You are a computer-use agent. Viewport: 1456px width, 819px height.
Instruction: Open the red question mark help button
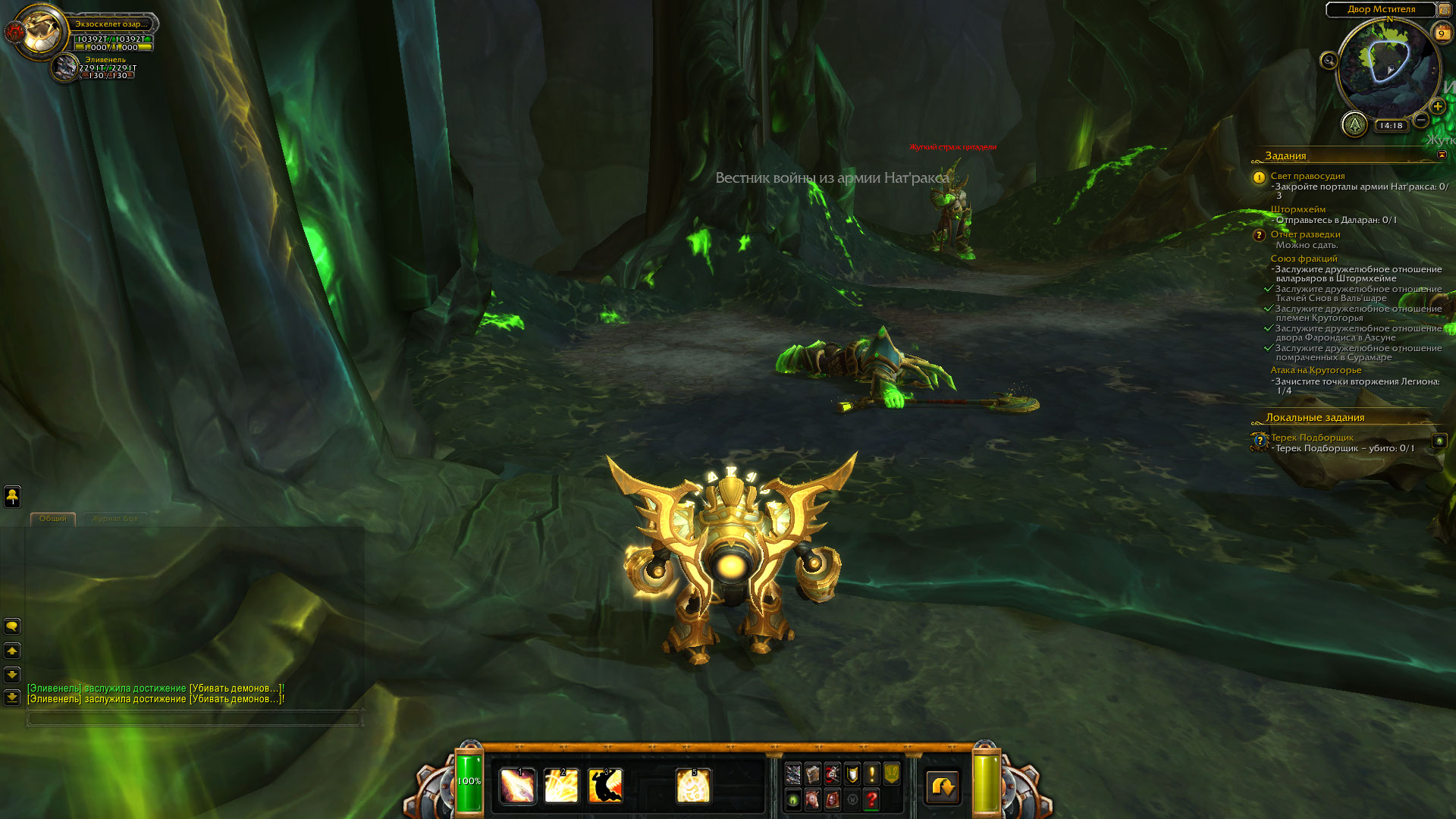pyautogui.click(x=872, y=799)
